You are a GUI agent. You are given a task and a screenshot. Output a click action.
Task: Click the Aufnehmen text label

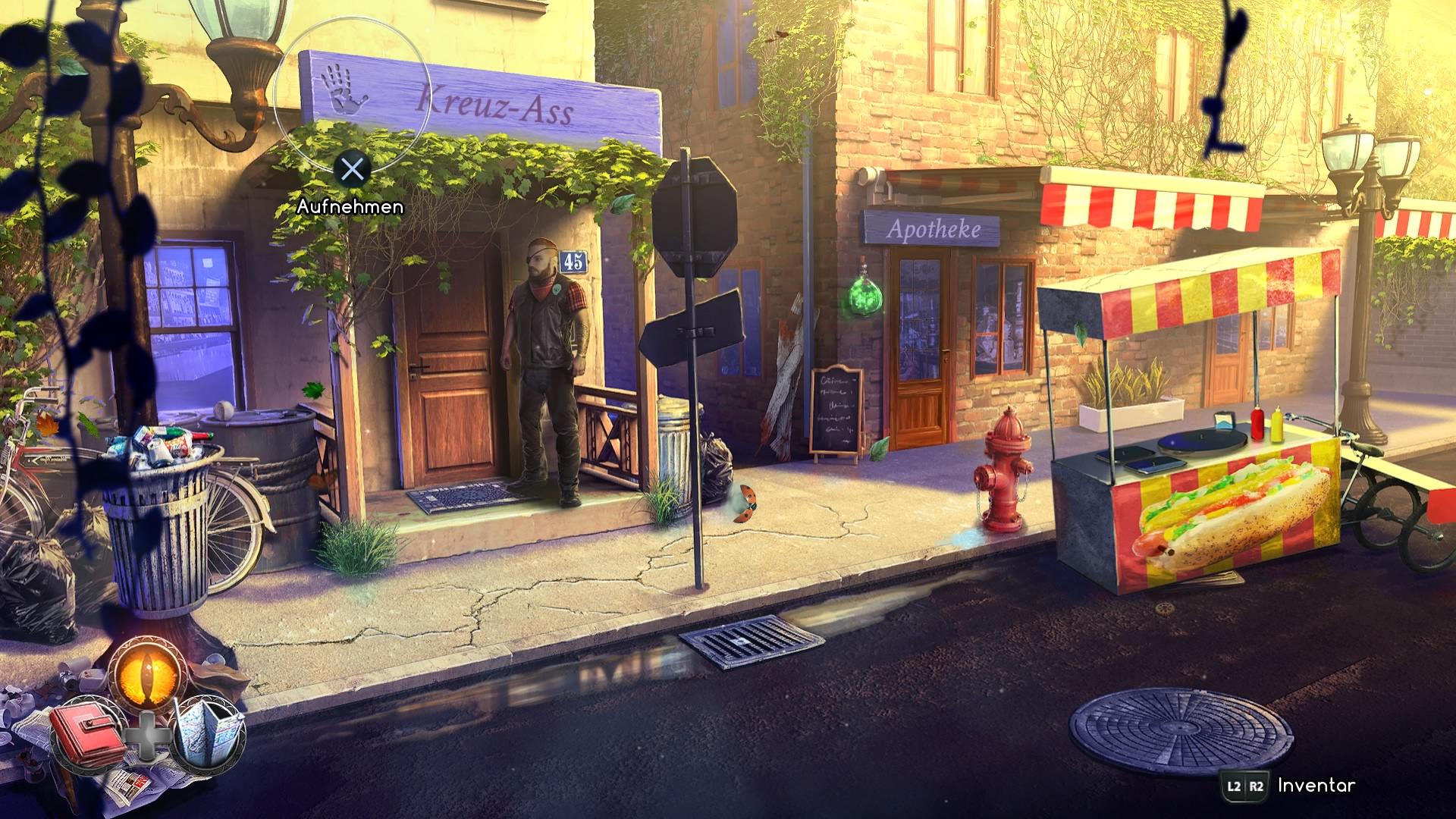tap(350, 206)
